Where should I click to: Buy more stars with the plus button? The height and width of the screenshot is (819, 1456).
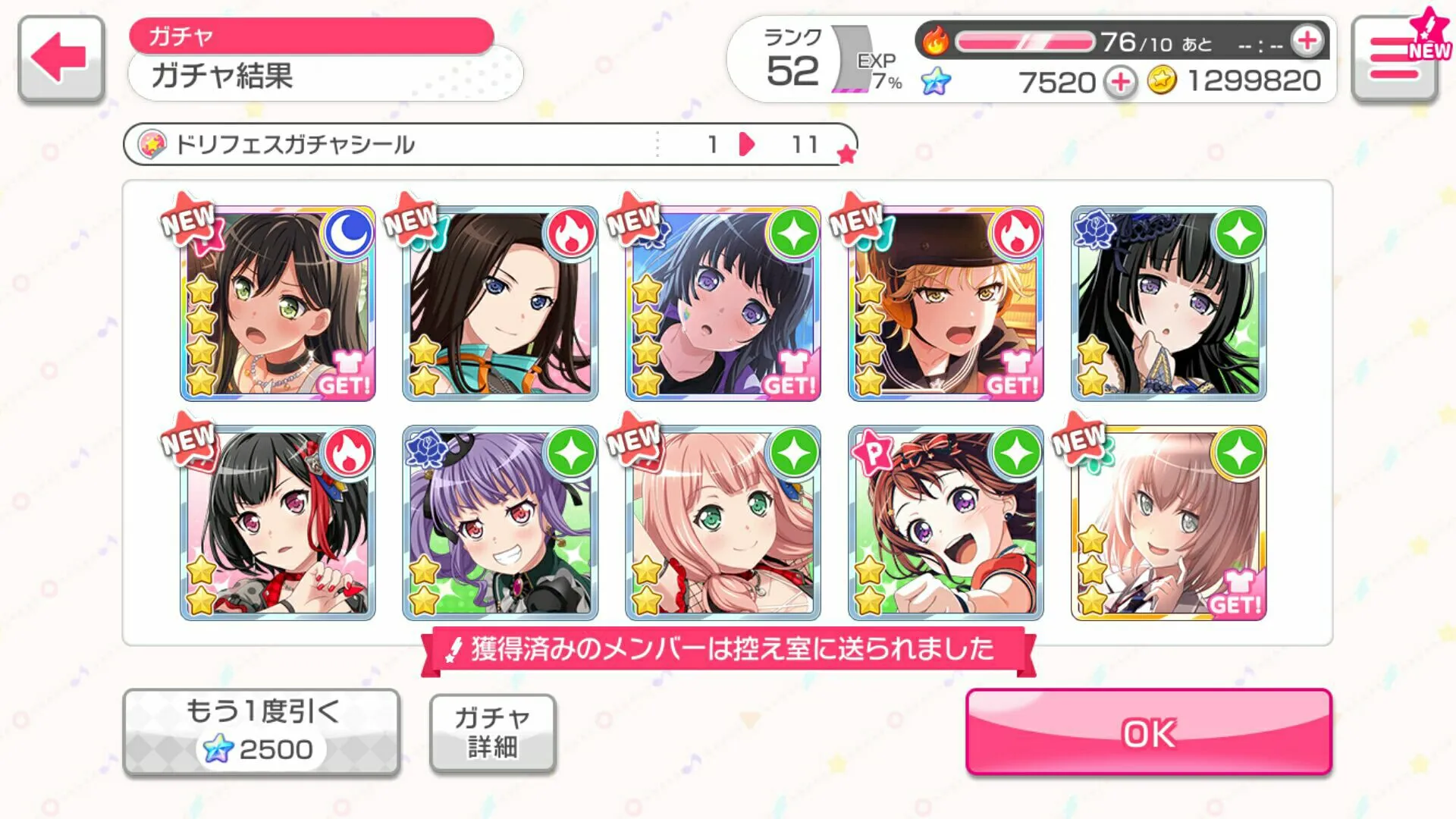(x=1120, y=82)
